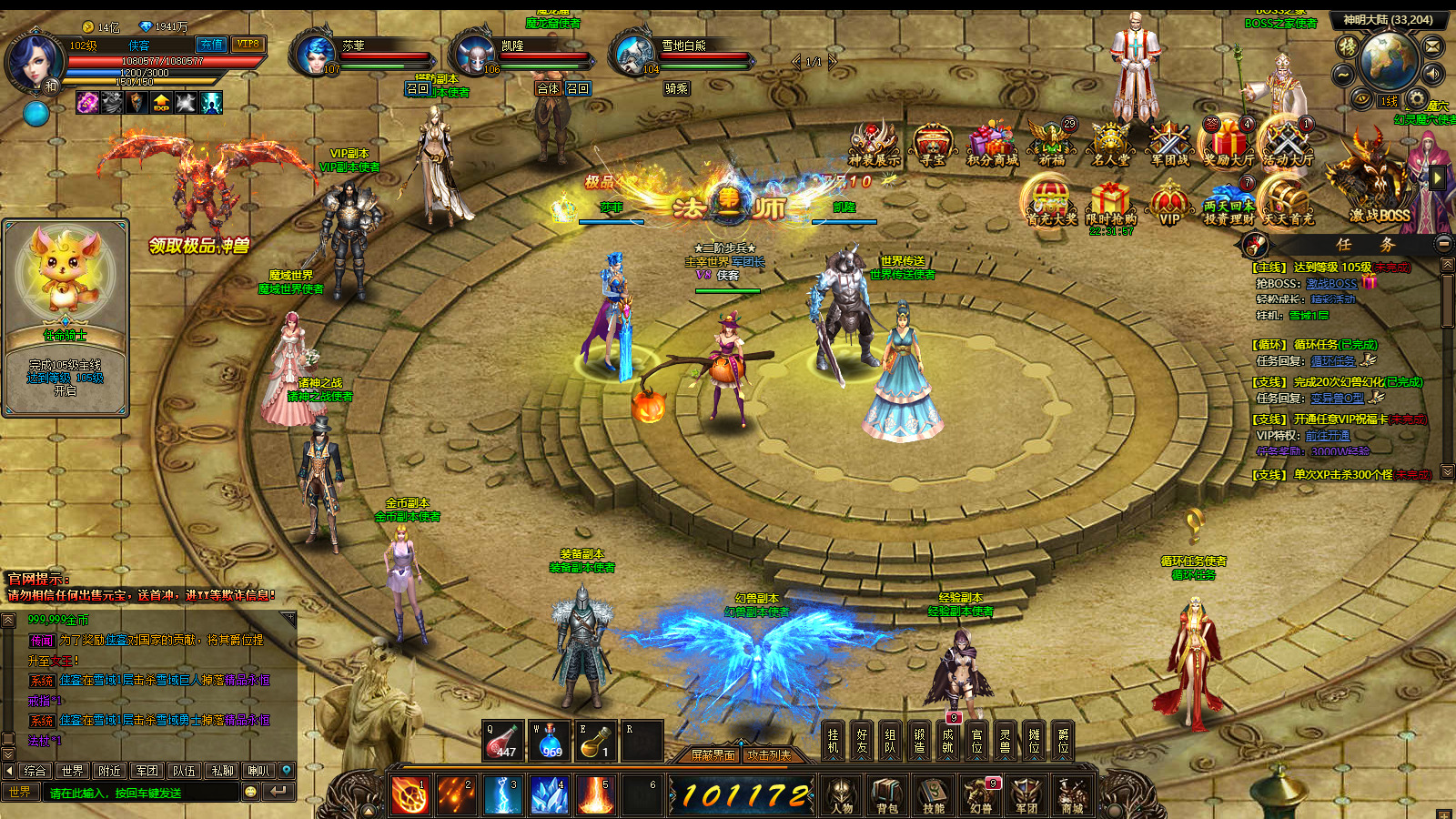Open the gear settings button near minimap
1456x819 pixels.
coord(1416,98)
